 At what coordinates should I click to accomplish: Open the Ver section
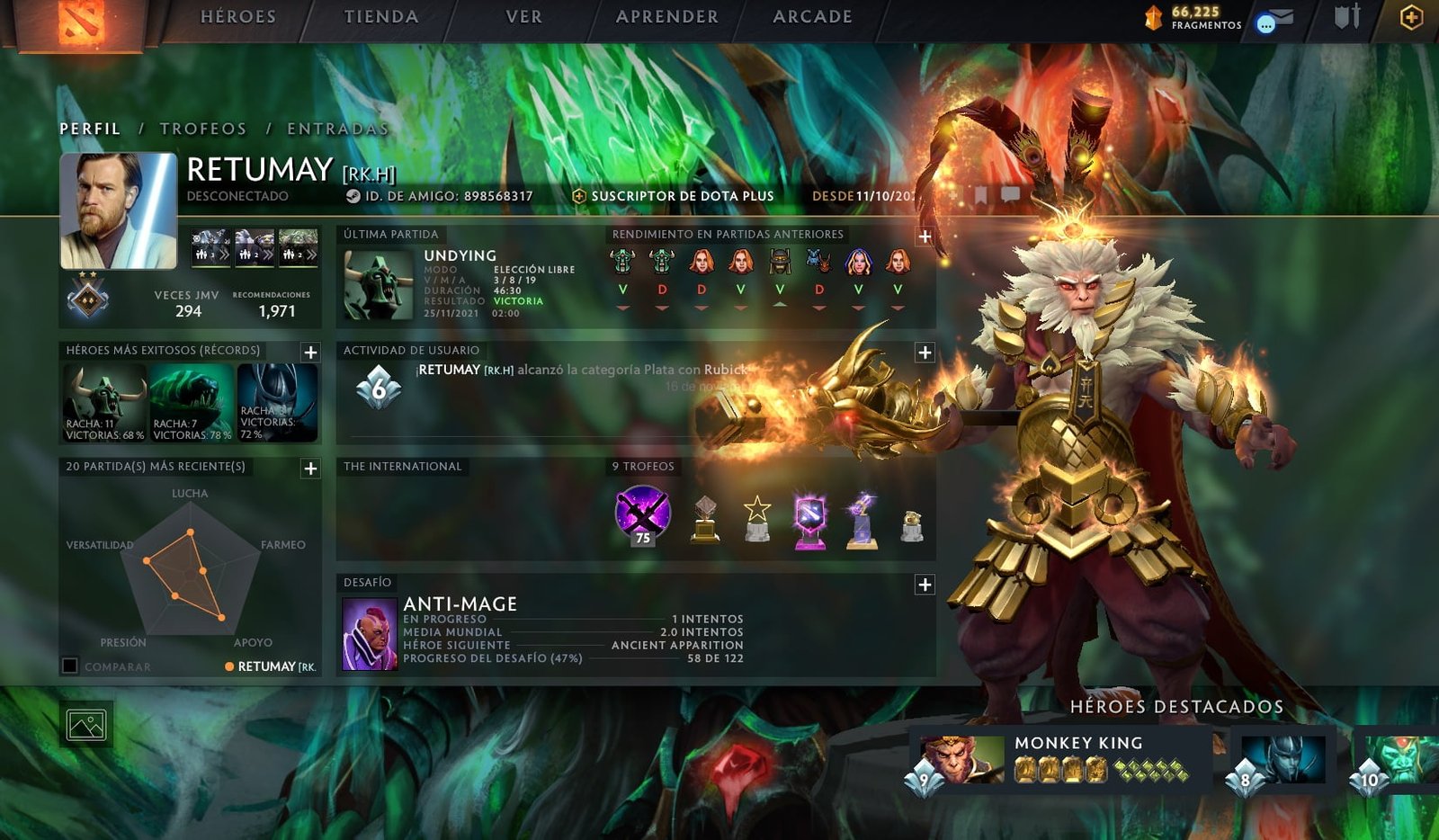[x=523, y=17]
